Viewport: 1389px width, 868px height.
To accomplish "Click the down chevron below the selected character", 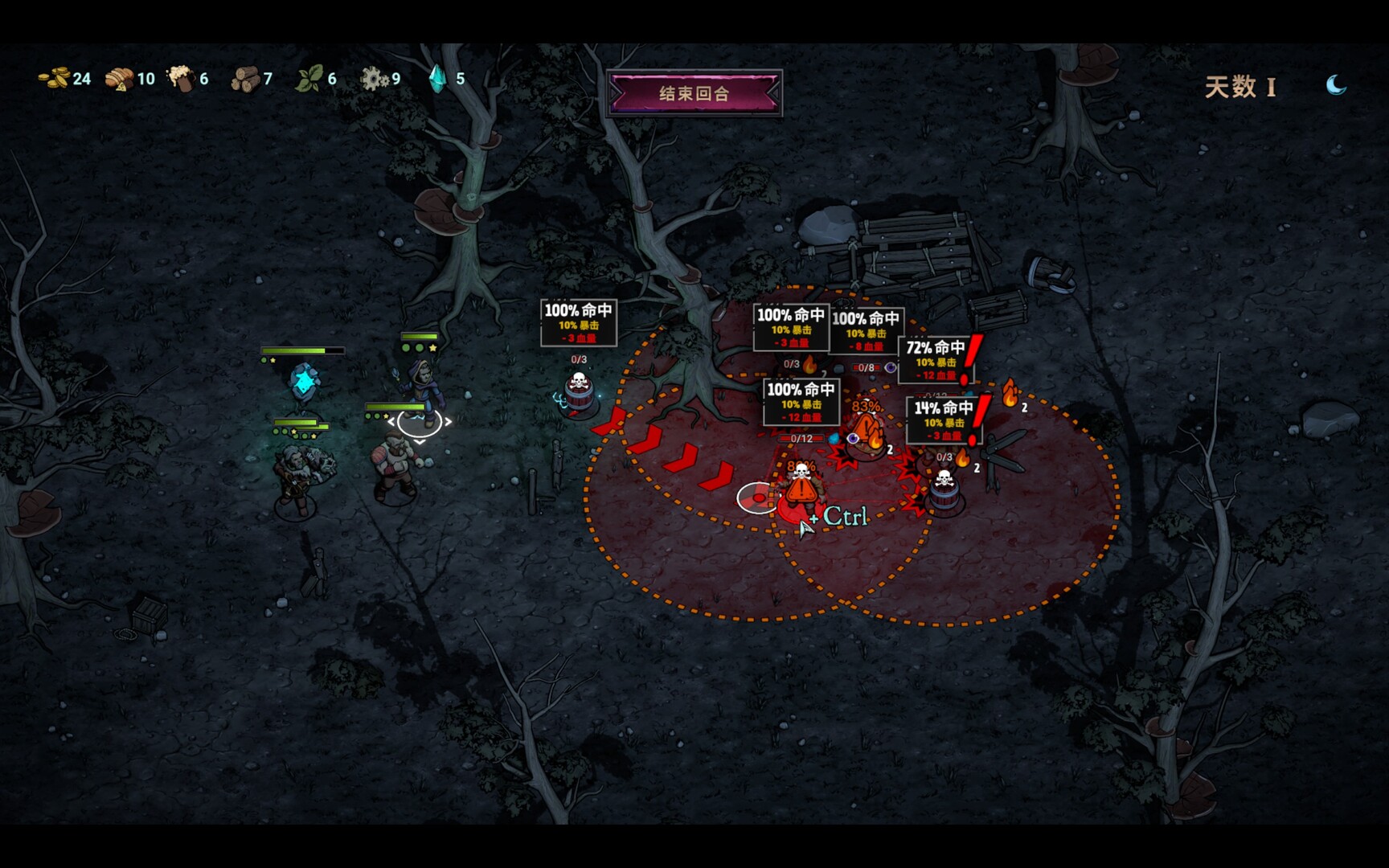I will click(419, 441).
